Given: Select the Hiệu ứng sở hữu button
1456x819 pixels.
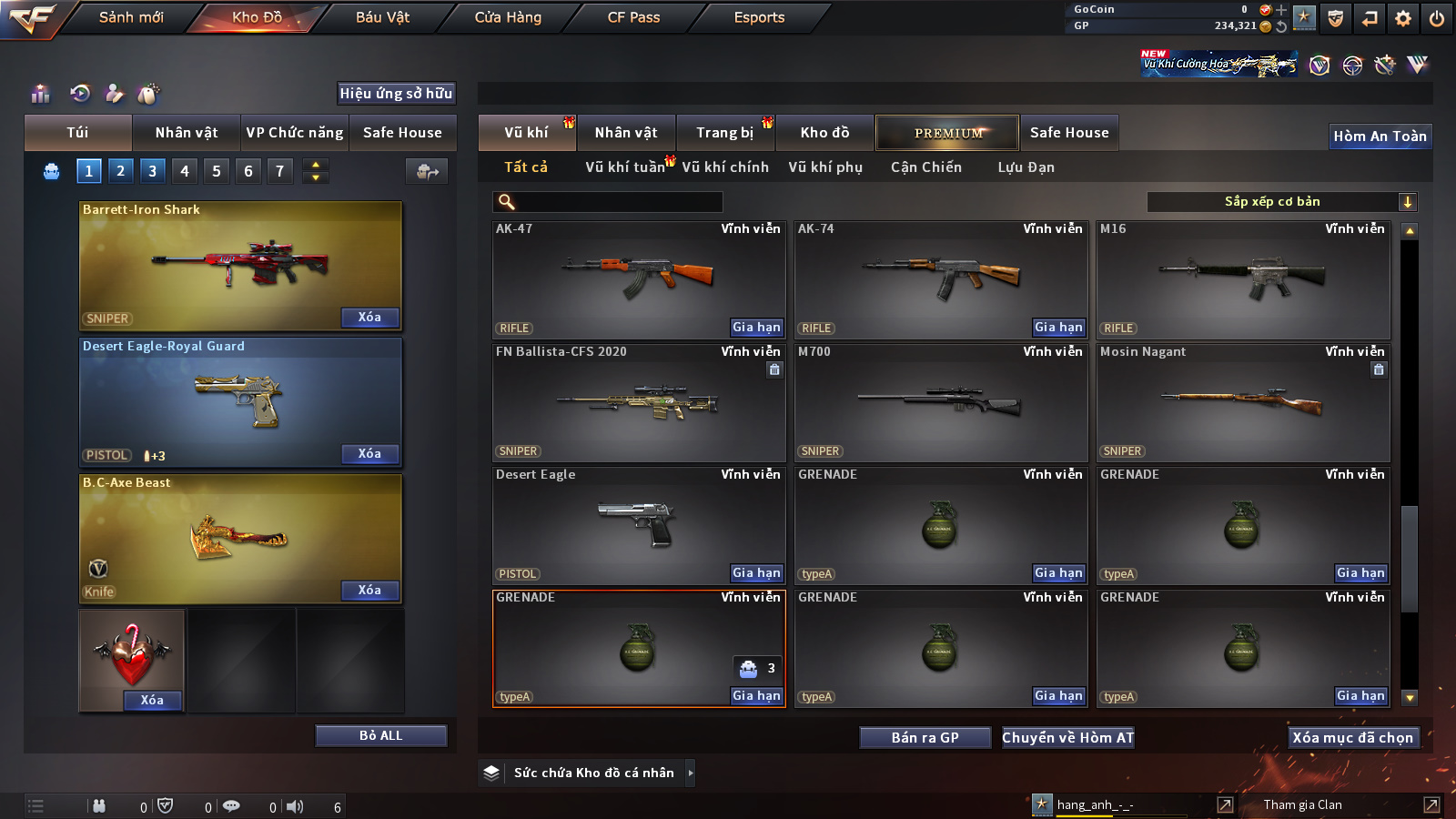Looking at the screenshot, I should pyautogui.click(x=396, y=93).
